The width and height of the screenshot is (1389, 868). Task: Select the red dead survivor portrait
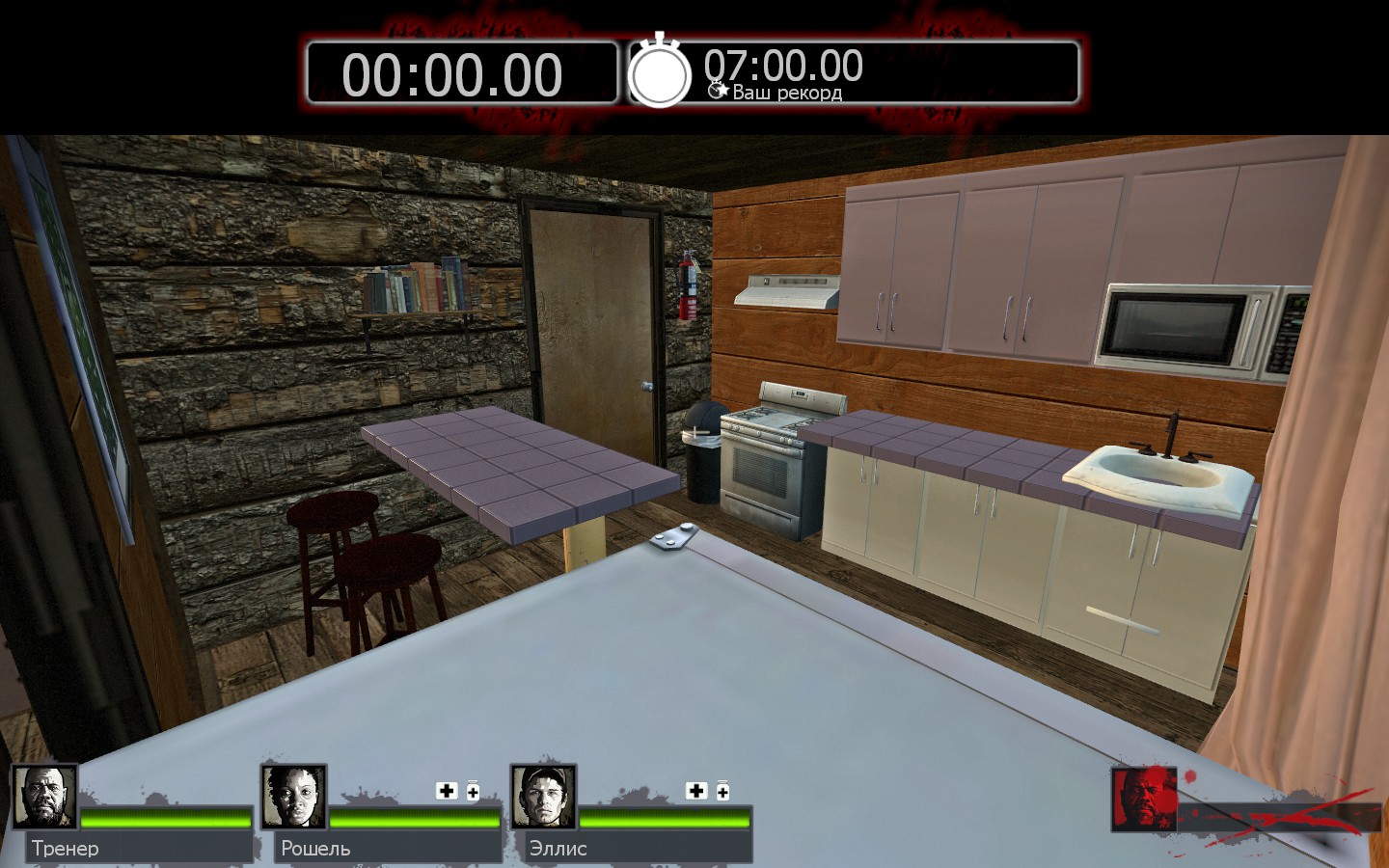1143,799
